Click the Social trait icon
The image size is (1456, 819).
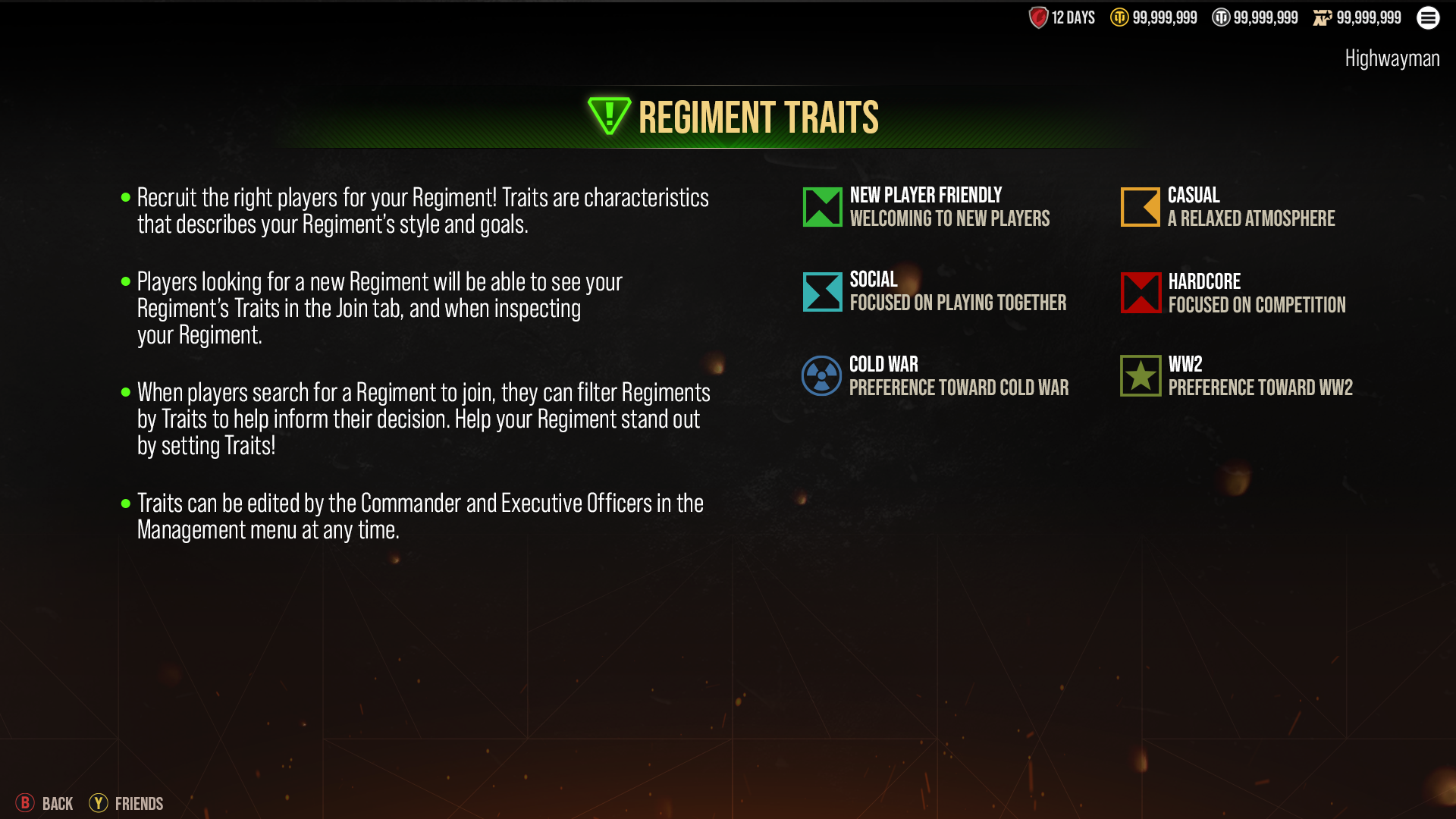point(822,292)
